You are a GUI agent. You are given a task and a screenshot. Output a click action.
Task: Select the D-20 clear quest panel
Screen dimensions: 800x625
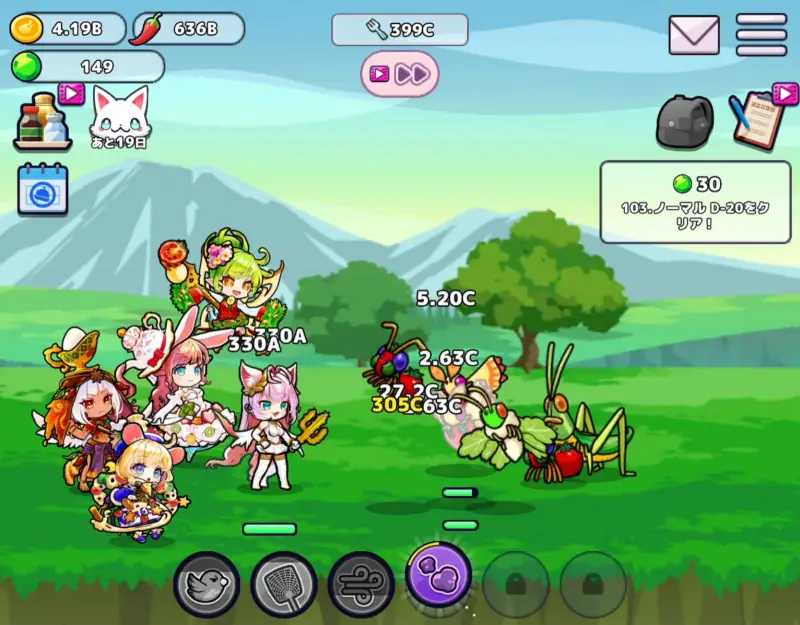coord(695,202)
